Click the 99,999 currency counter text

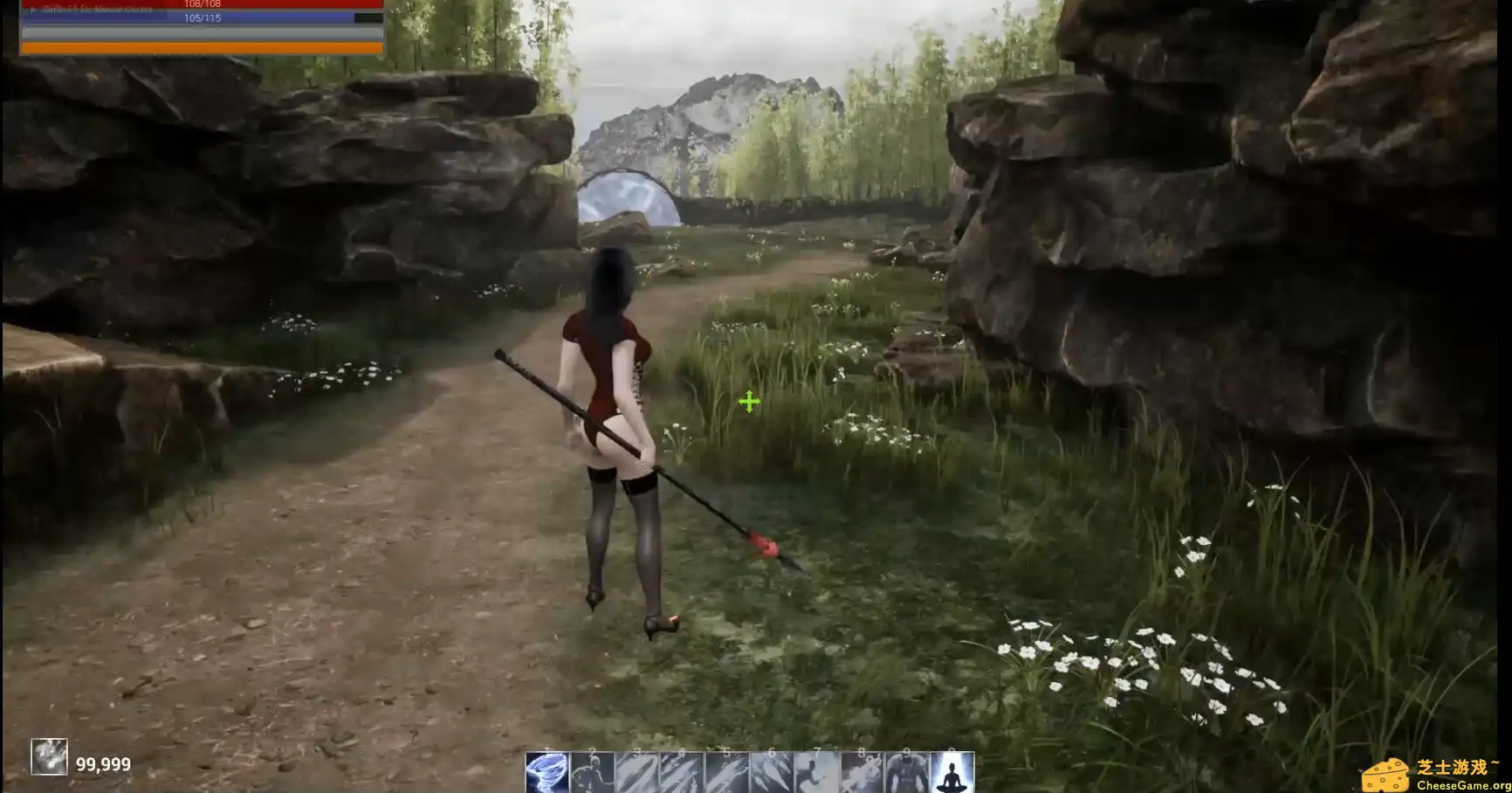pyautogui.click(x=104, y=763)
